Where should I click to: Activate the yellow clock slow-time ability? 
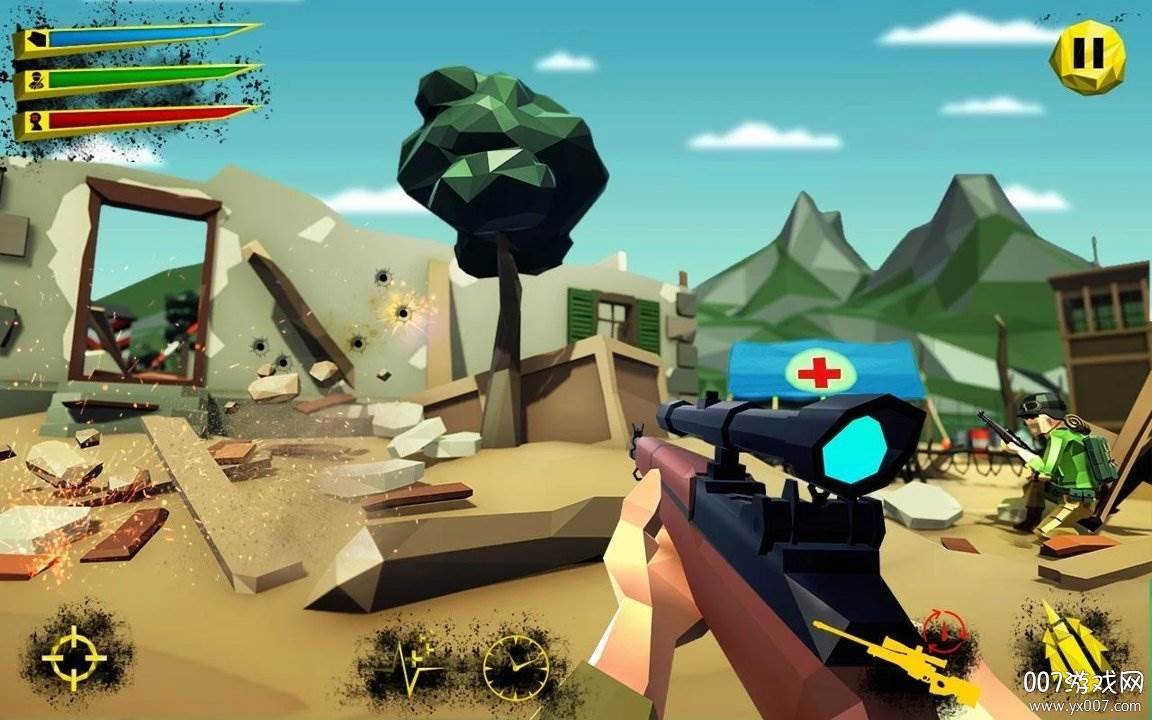click(516, 664)
